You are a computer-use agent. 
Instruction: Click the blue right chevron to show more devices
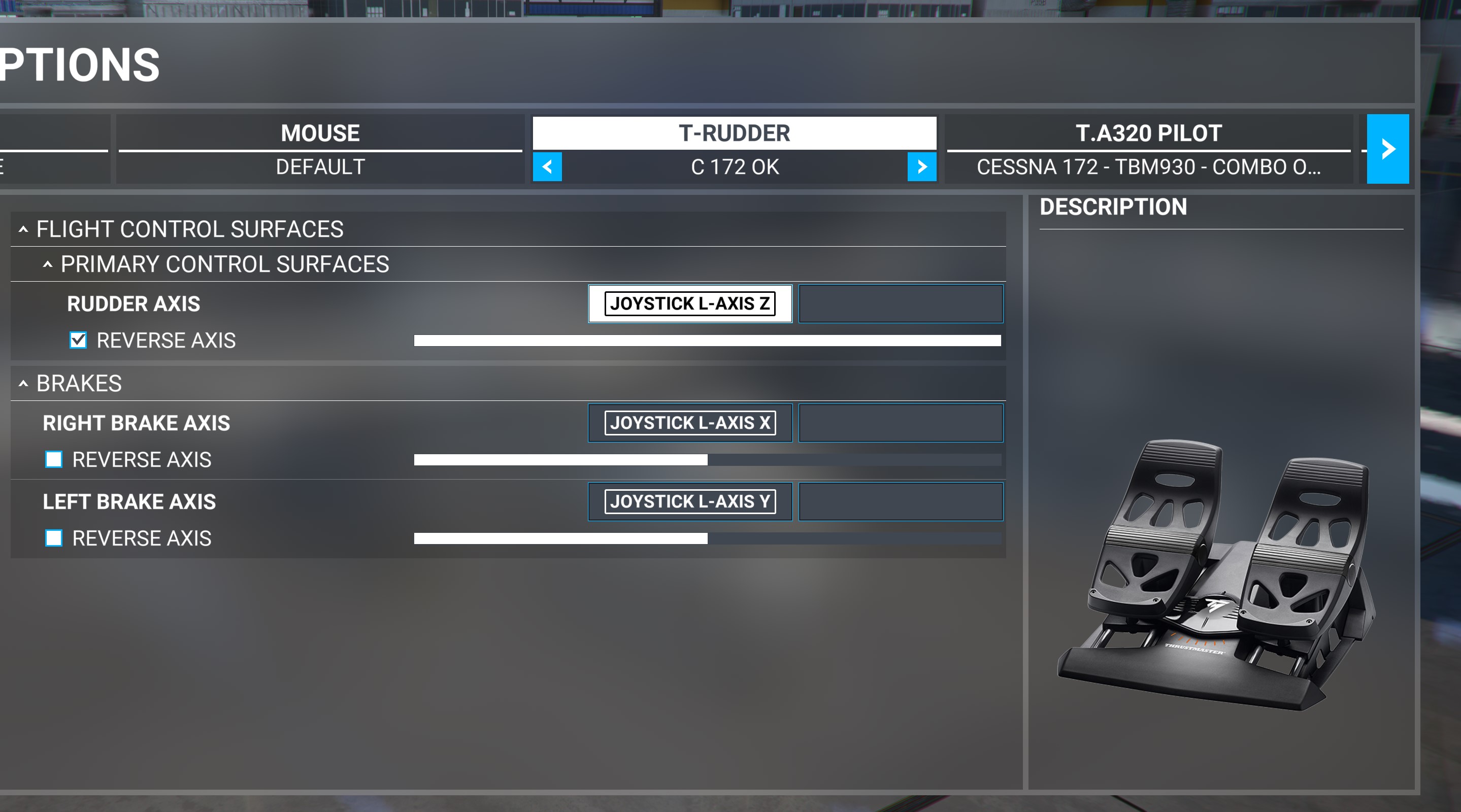[1387, 149]
